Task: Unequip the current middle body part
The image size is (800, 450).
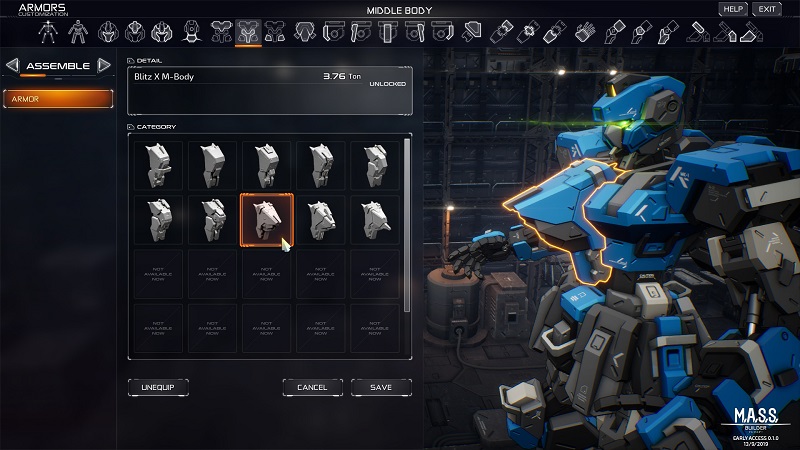Action: (158, 387)
